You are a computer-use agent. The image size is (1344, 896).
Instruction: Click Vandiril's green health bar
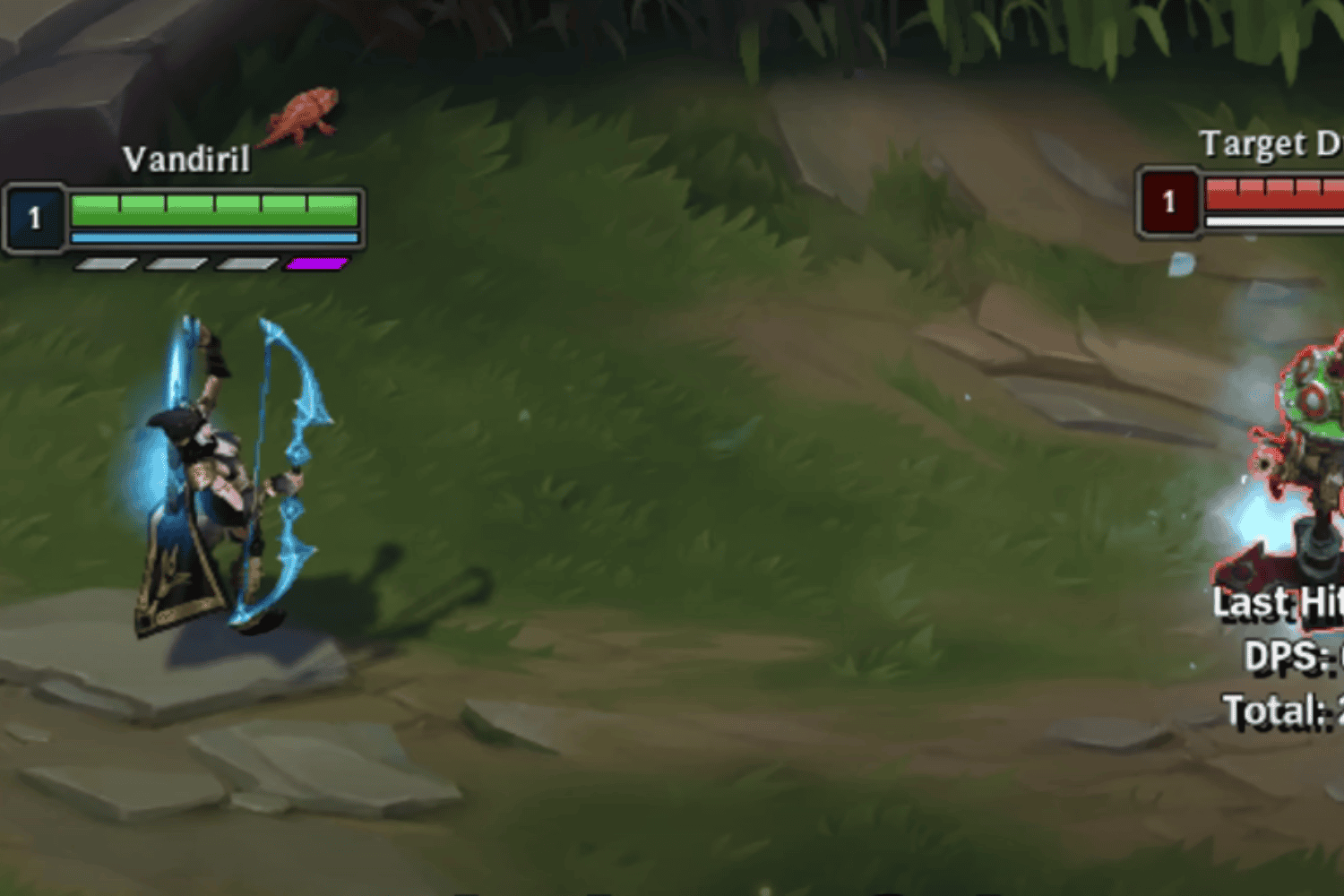(213, 208)
